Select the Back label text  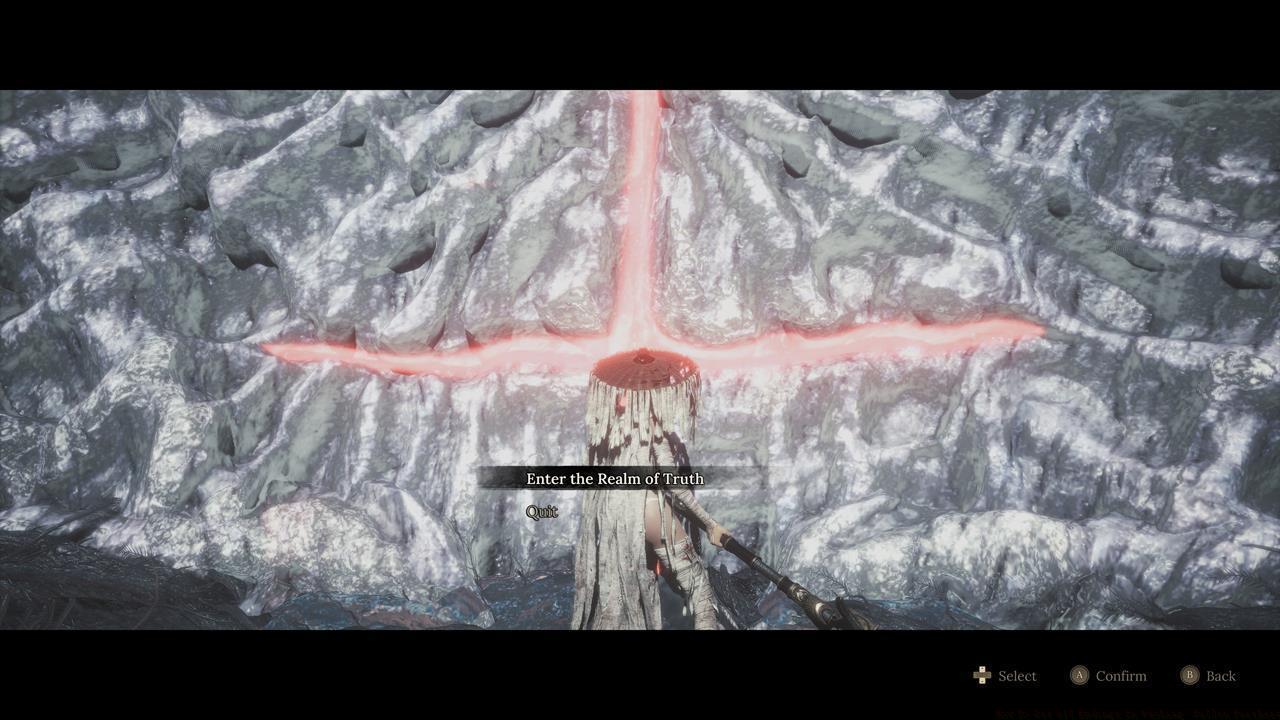1222,675
